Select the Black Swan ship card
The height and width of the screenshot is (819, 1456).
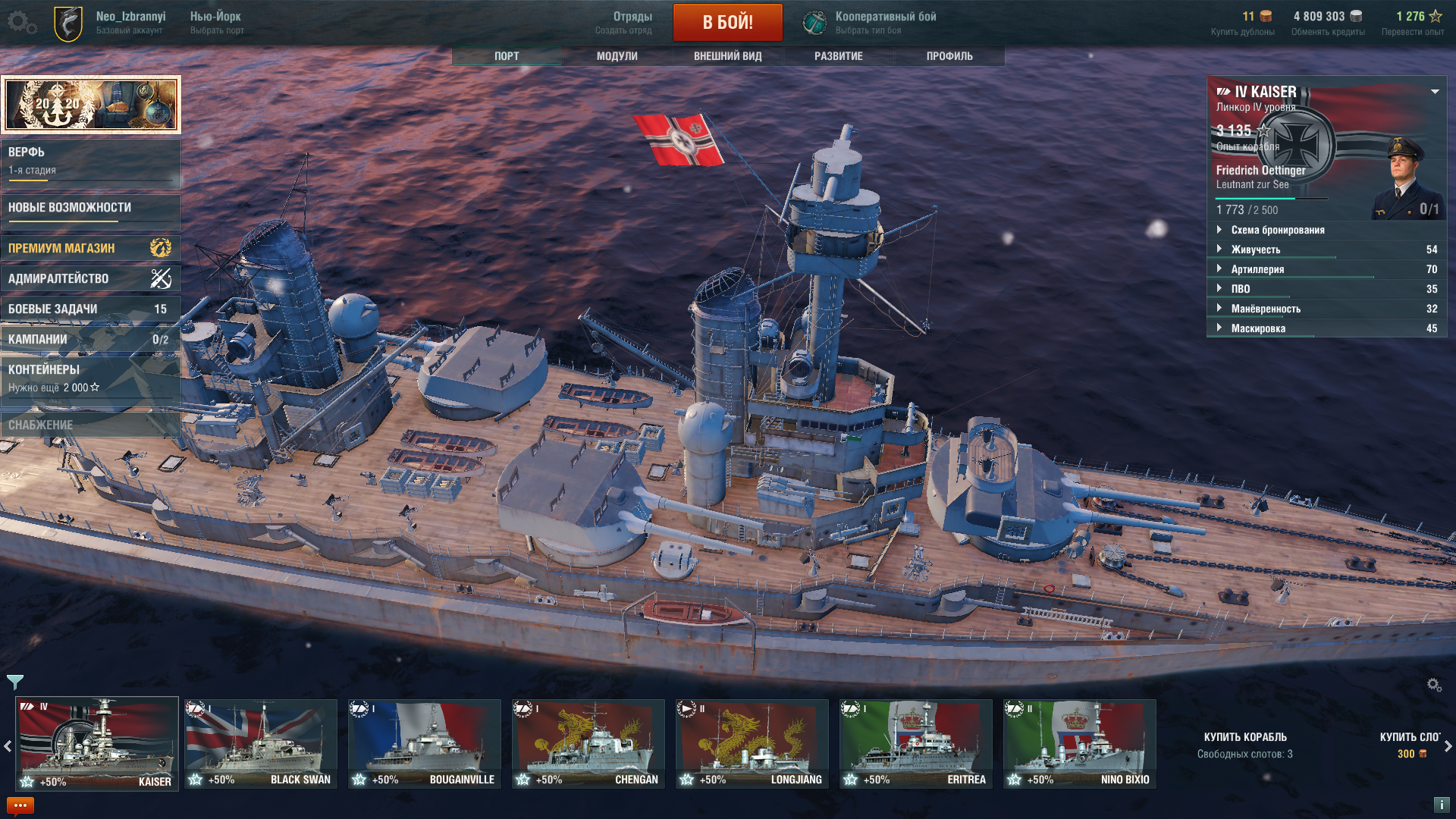261,743
